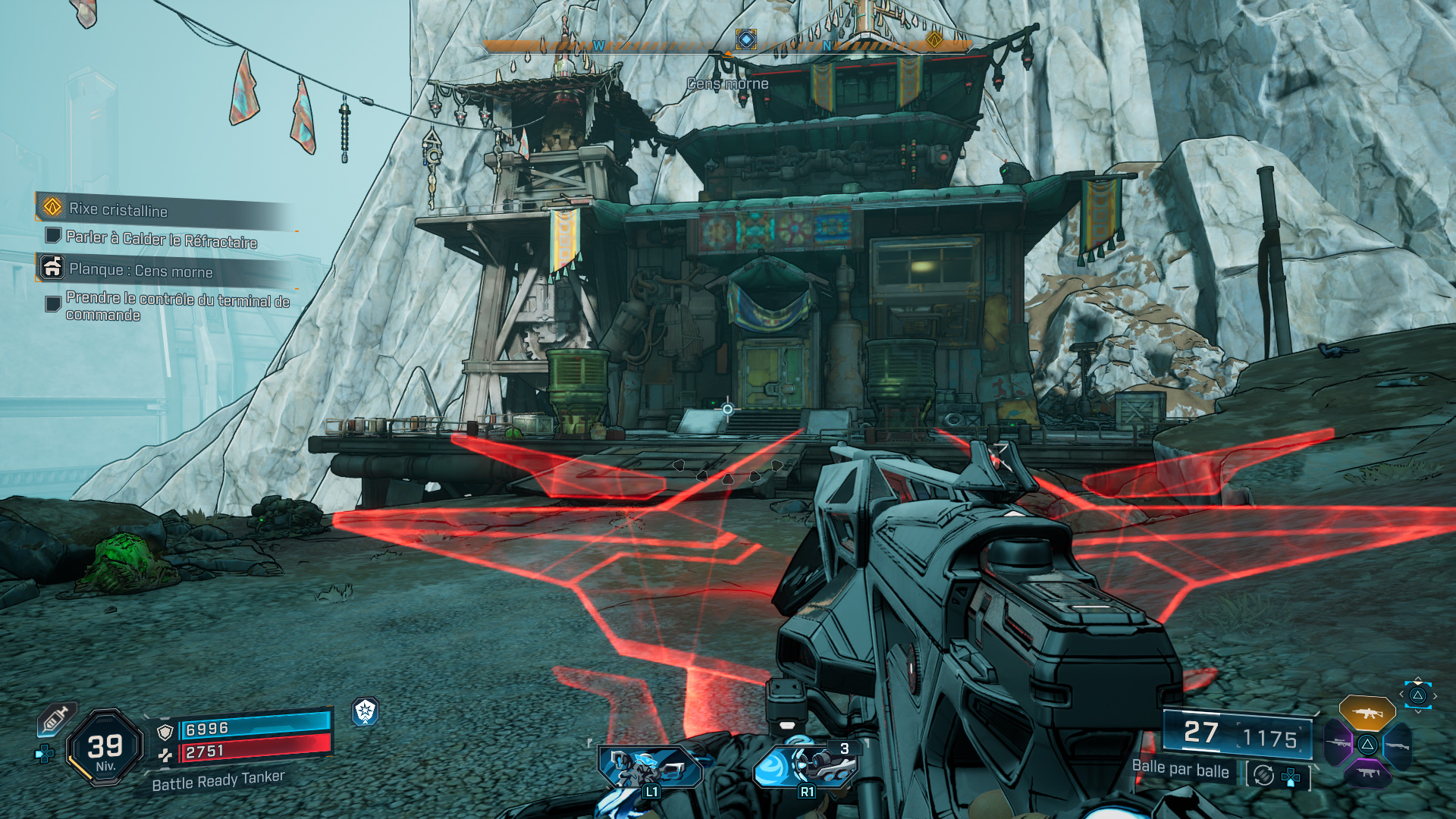Image resolution: width=1456 pixels, height=819 pixels.
Task: Select the orange assault rifle weapon slot
Action: (x=1367, y=713)
